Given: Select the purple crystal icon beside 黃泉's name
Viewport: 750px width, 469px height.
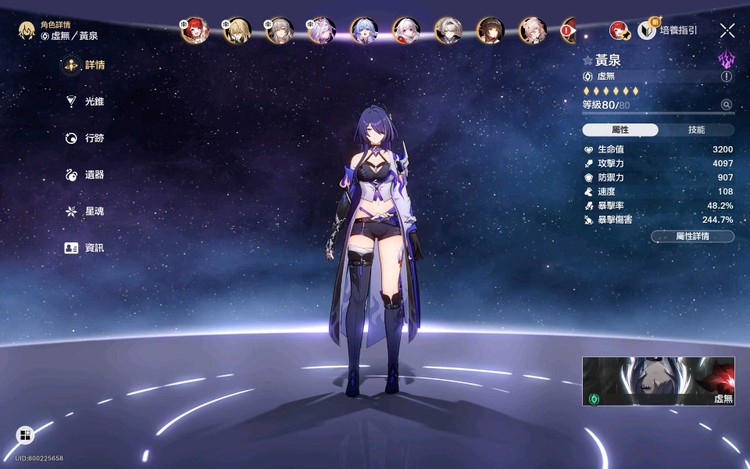Looking at the screenshot, I should click(x=725, y=60).
